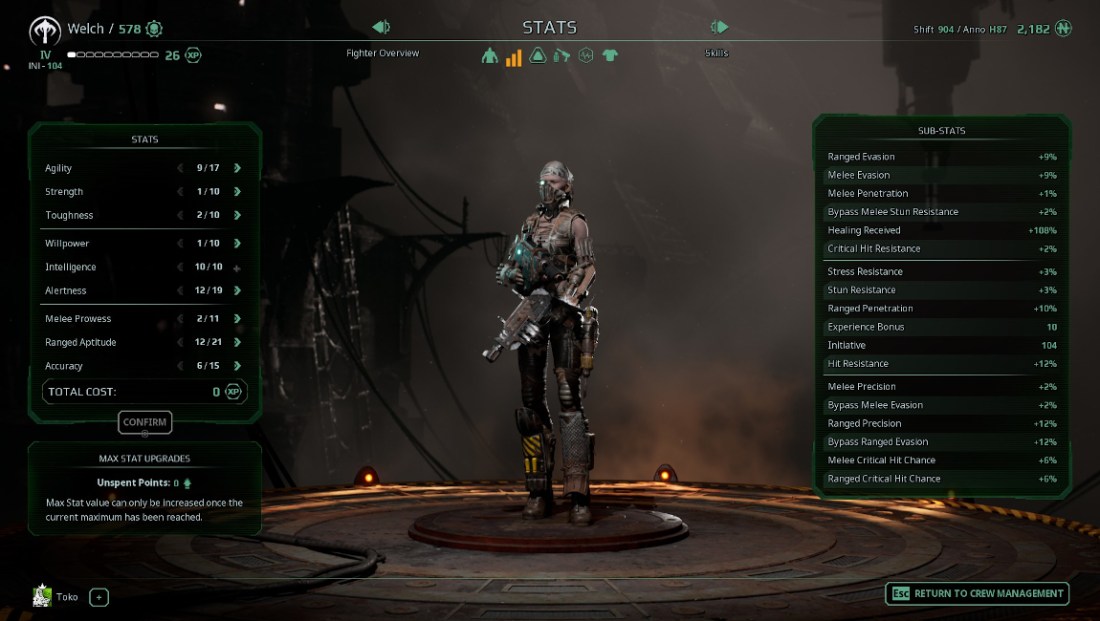Increase the Alertness stat
Screen dimensions: 1100x621
click(237, 290)
